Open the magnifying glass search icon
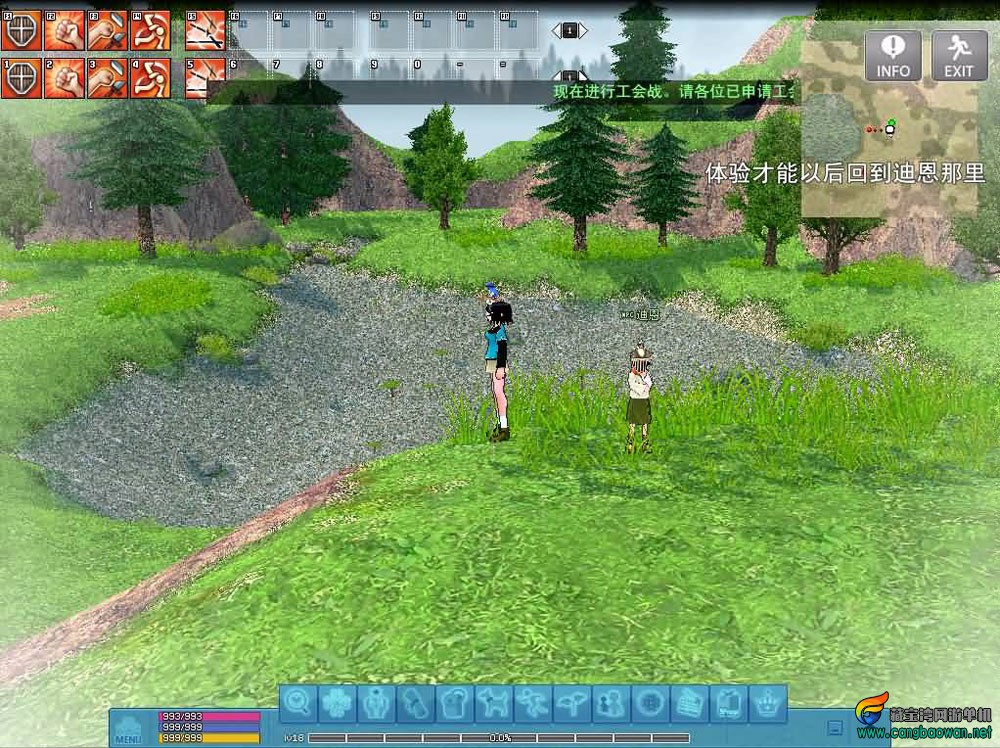This screenshot has height=748, width=1000. (298, 704)
